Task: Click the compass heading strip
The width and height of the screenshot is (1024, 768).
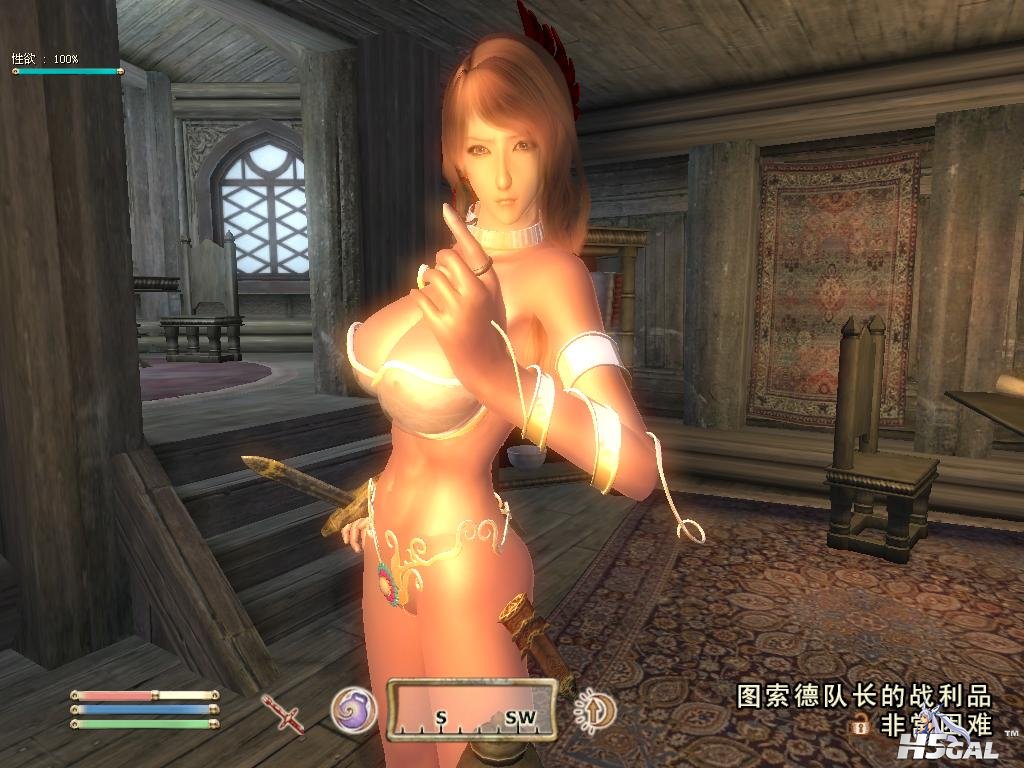Action: 472,710
